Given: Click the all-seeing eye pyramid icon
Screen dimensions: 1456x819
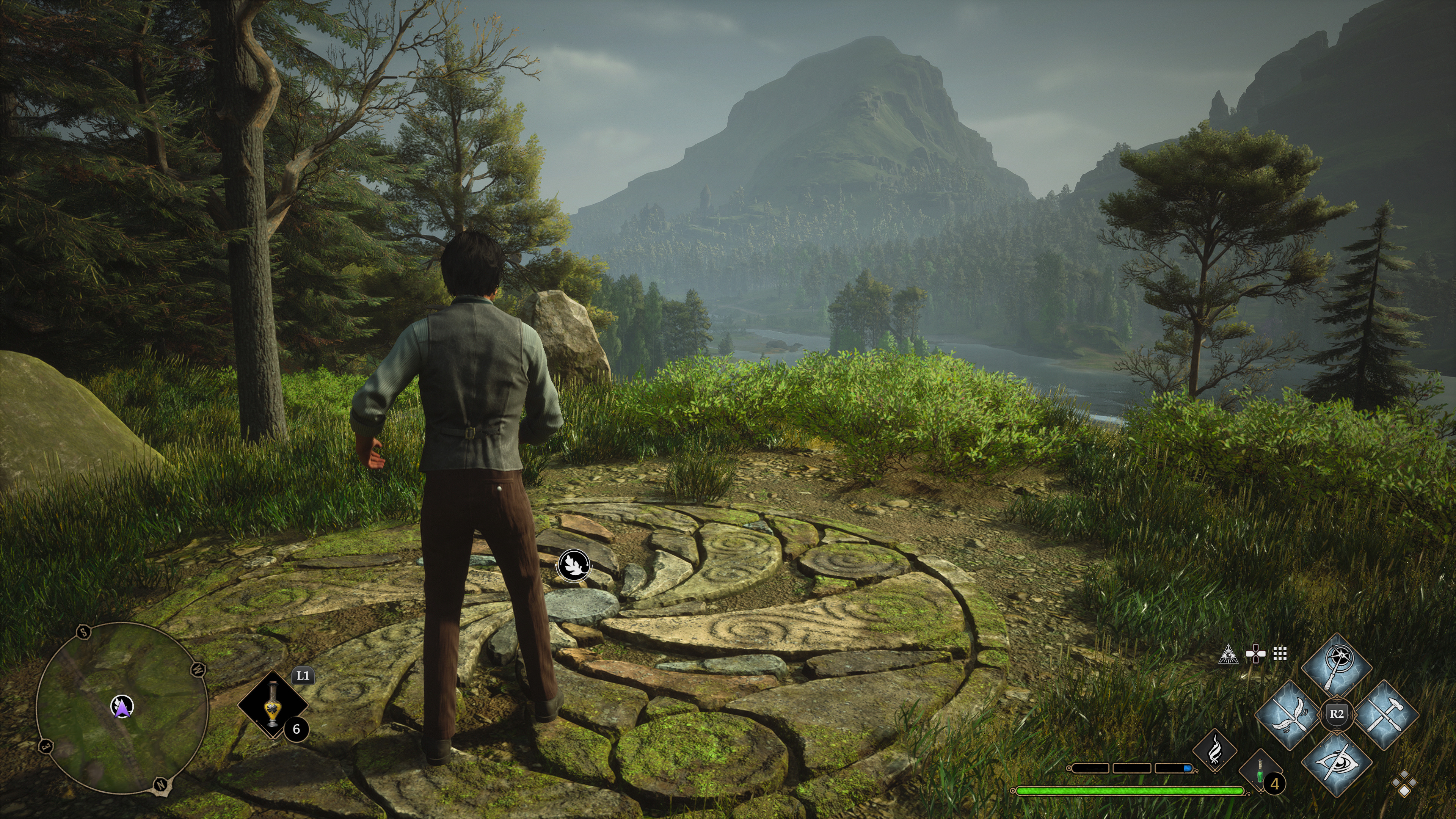Looking at the screenshot, I should pos(1228,654).
